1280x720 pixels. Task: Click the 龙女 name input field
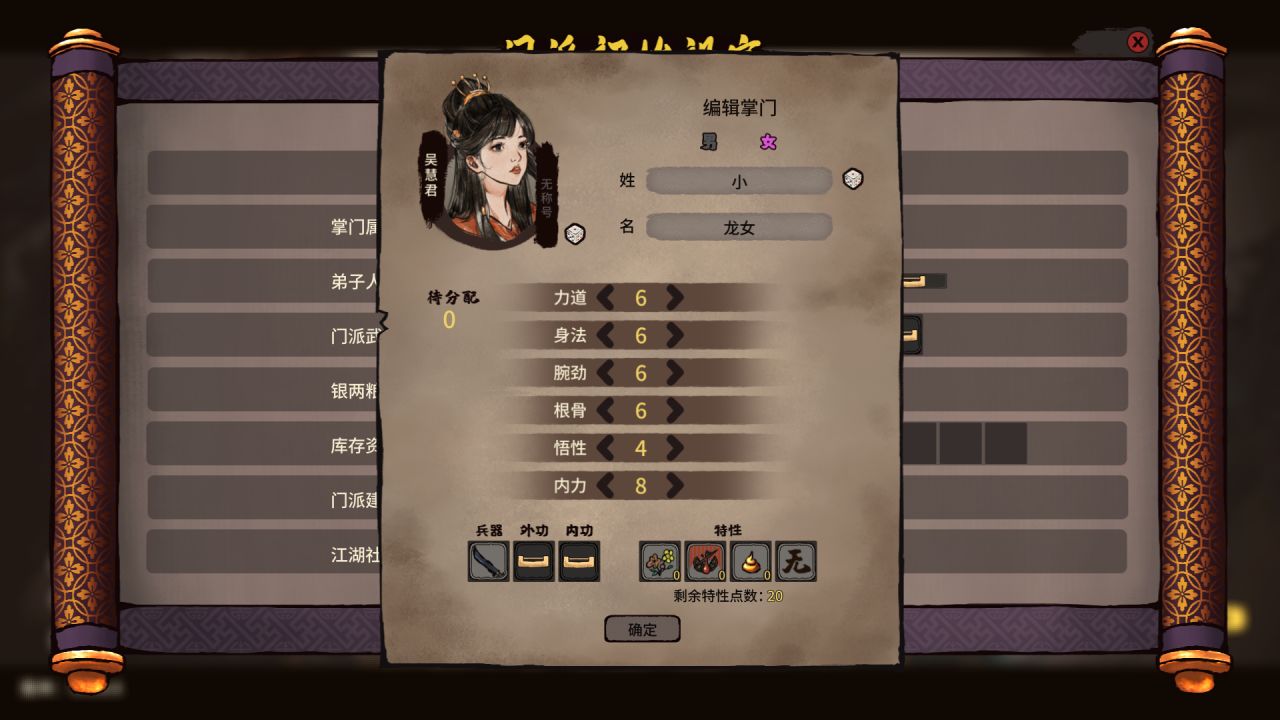coord(740,227)
